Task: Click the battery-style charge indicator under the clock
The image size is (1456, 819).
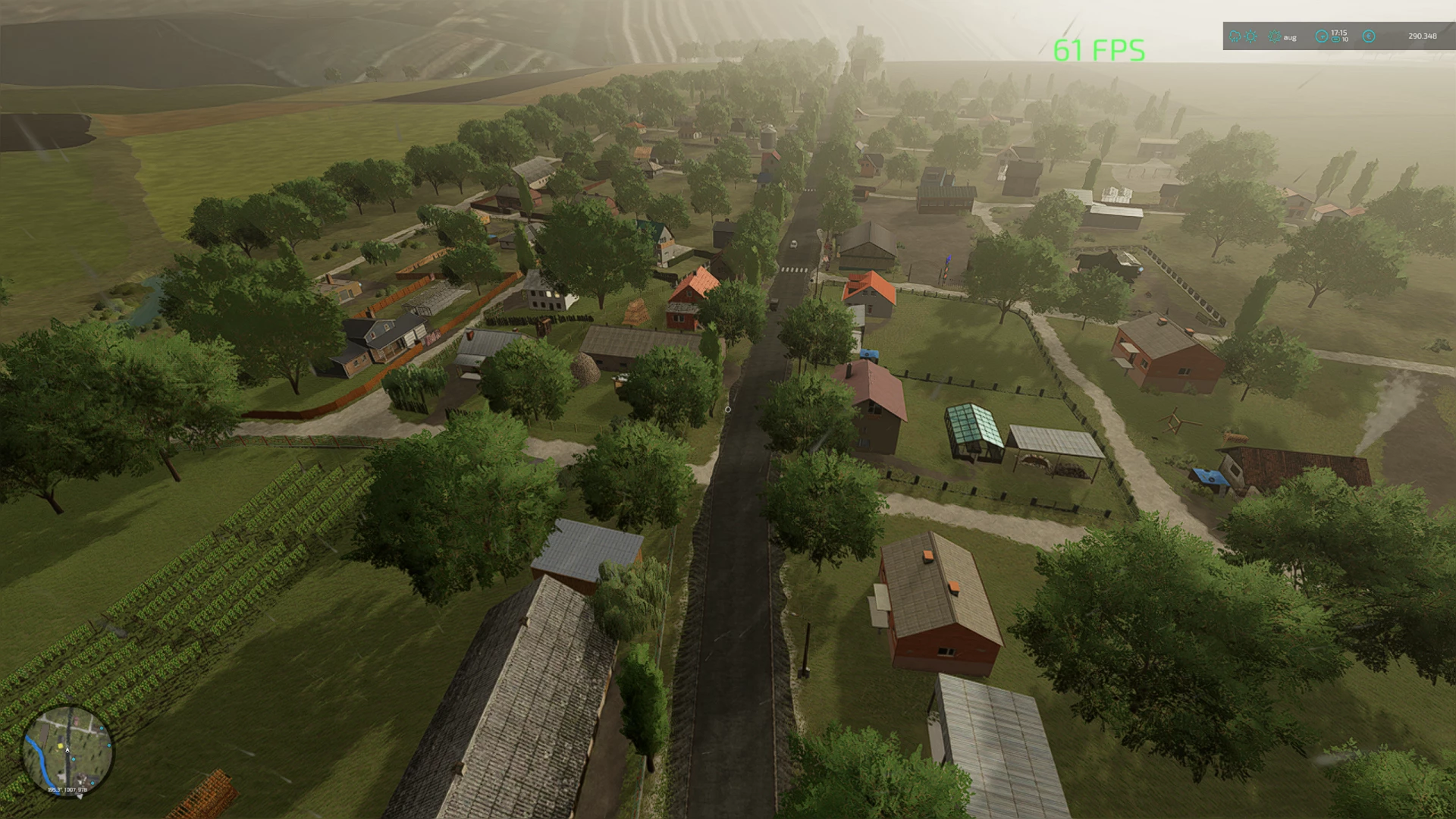Action: tap(1336, 39)
